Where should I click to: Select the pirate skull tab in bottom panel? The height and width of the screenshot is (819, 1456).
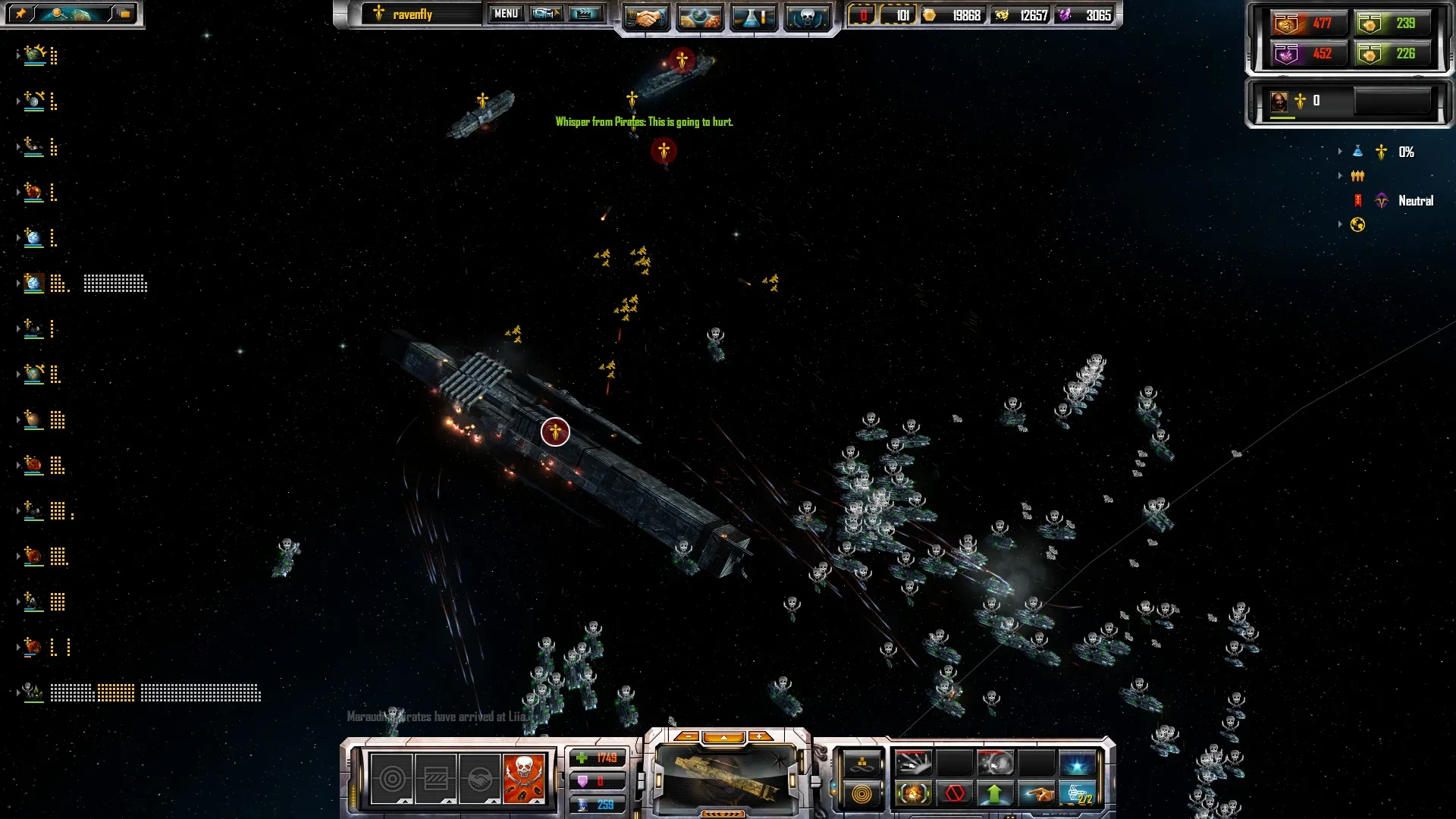[523, 778]
